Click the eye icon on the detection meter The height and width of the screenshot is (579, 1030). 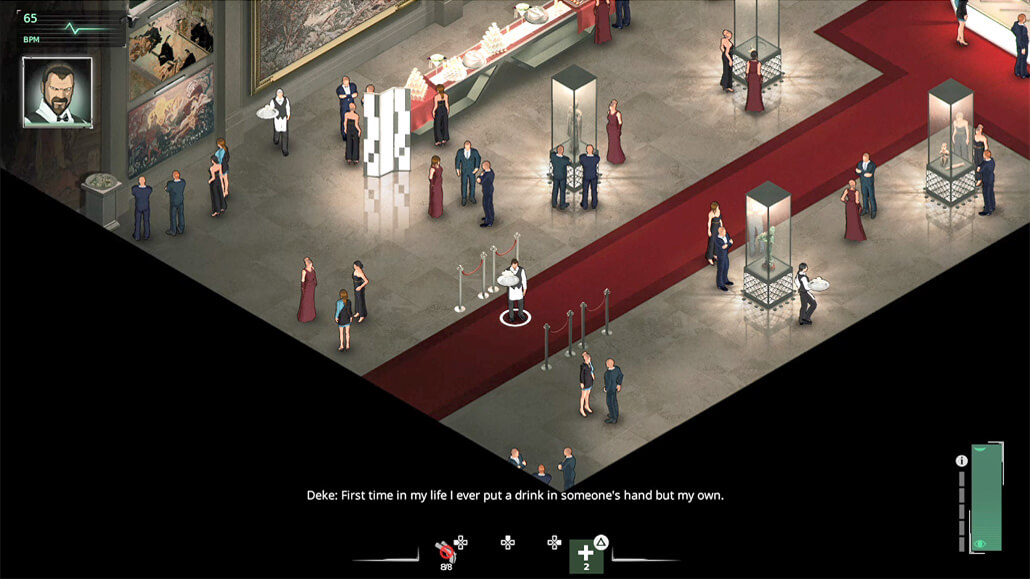[980, 543]
